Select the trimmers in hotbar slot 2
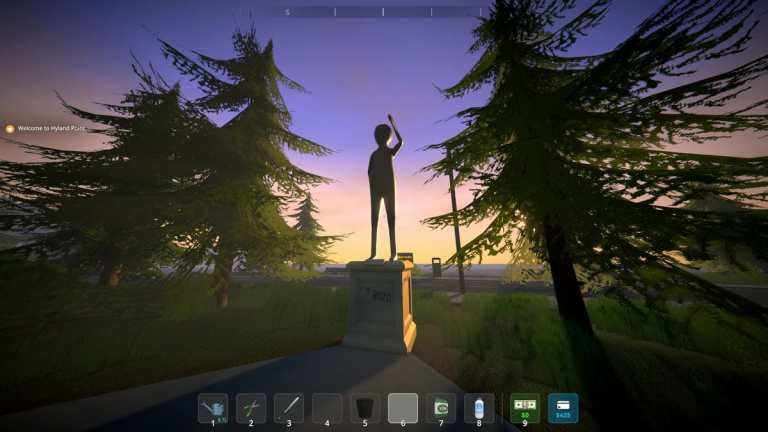The width and height of the screenshot is (768, 432). click(251, 408)
